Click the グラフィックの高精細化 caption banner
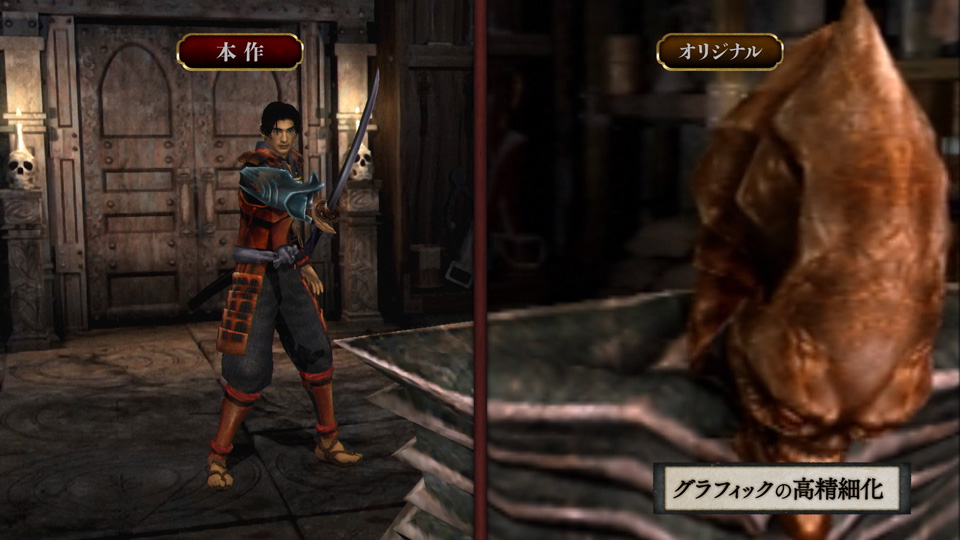This screenshot has width=960, height=540. click(781, 489)
